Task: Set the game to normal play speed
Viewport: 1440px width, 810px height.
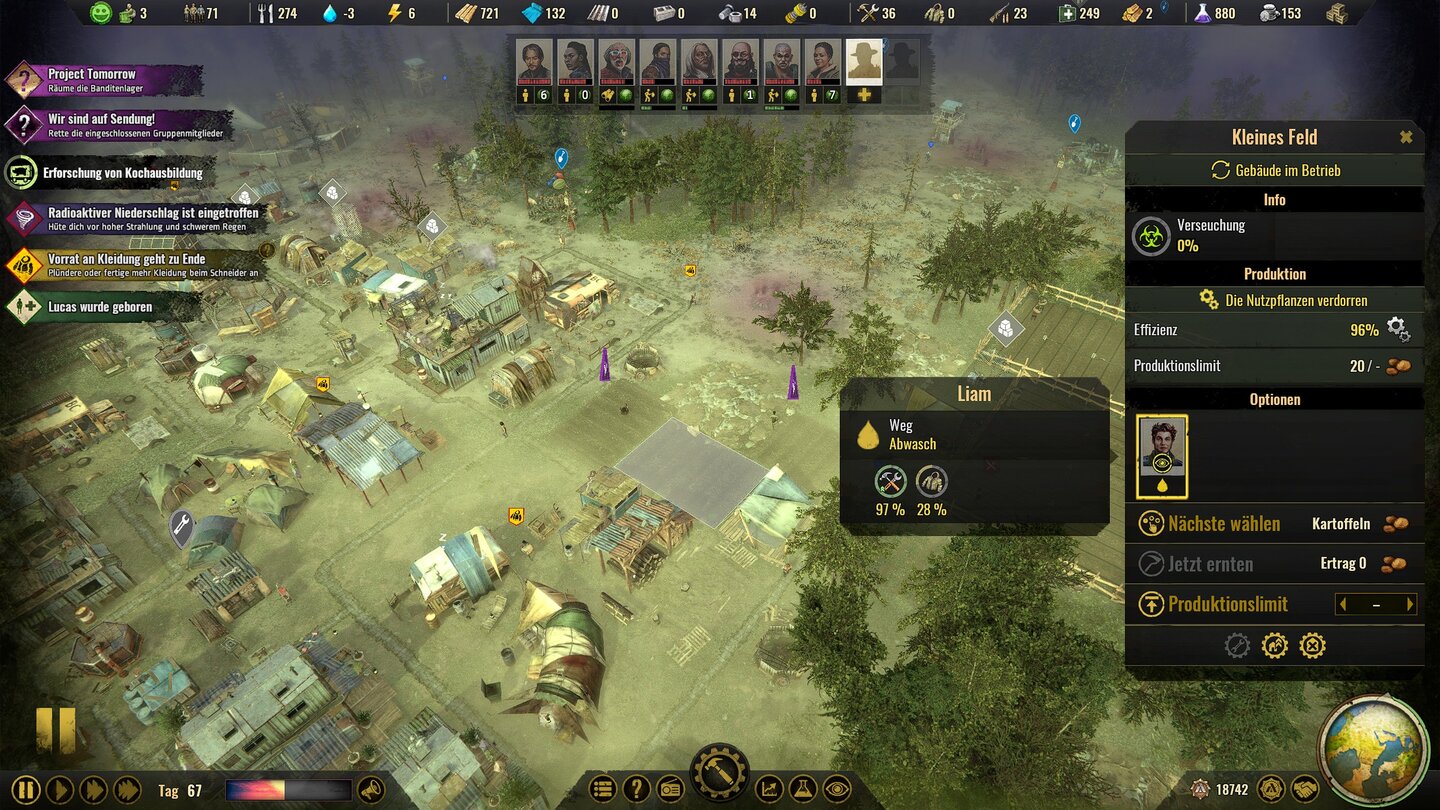Action: pos(59,790)
